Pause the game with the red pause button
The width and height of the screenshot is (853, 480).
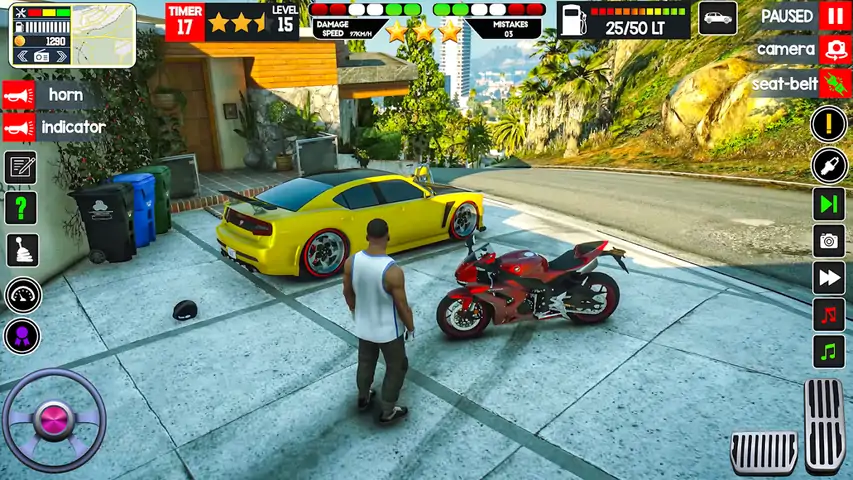(x=834, y=16)
